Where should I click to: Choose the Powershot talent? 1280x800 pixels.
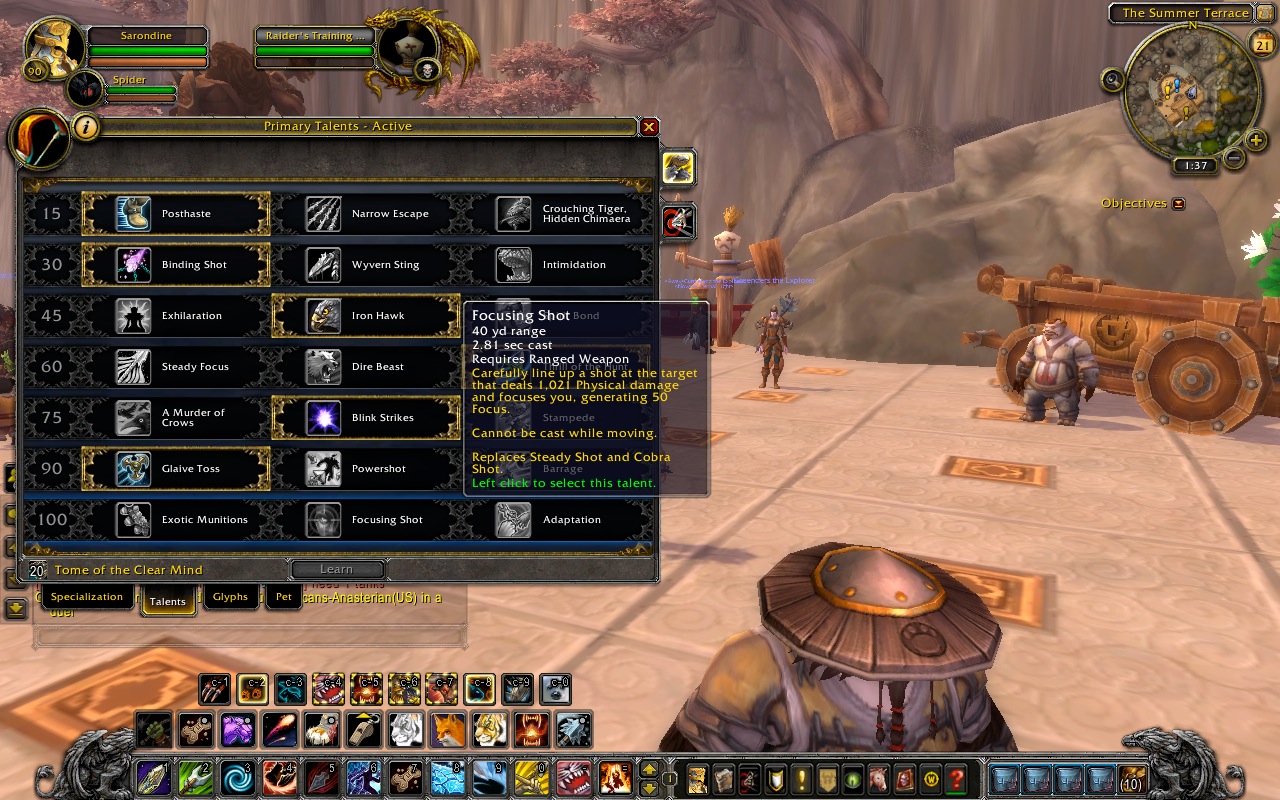click(x=366, y=469)
